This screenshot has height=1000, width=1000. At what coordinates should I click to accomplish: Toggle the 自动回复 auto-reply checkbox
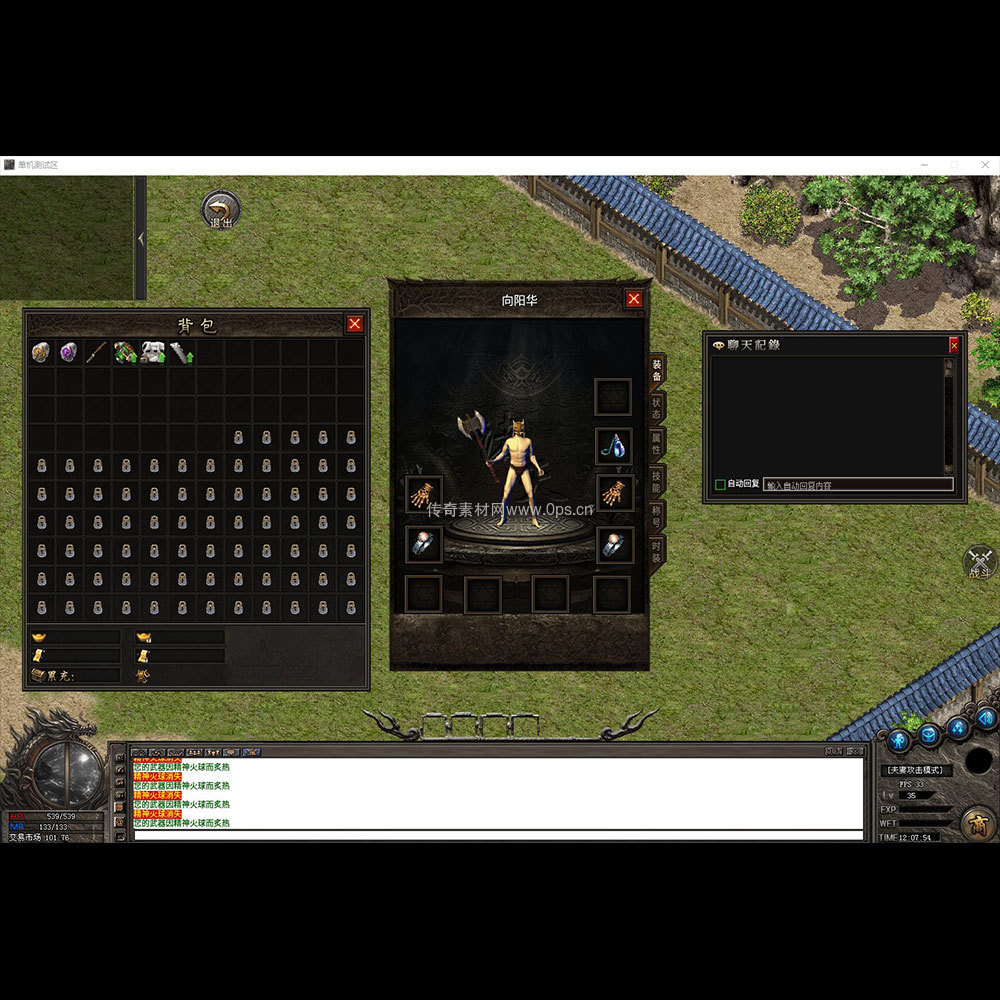pyautogui.click(x=720, y=484)
